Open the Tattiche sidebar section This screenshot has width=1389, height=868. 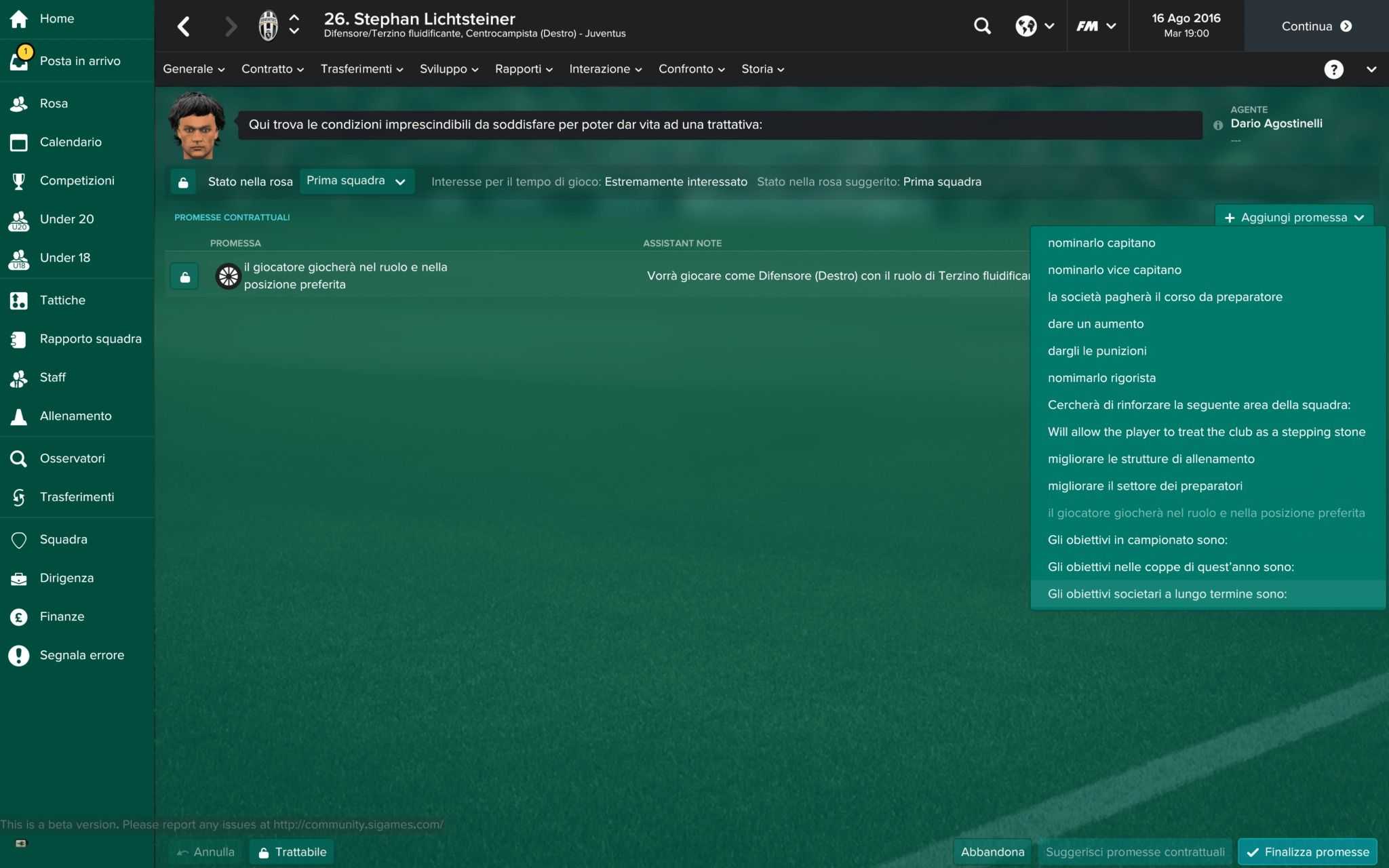coord(62,300)
